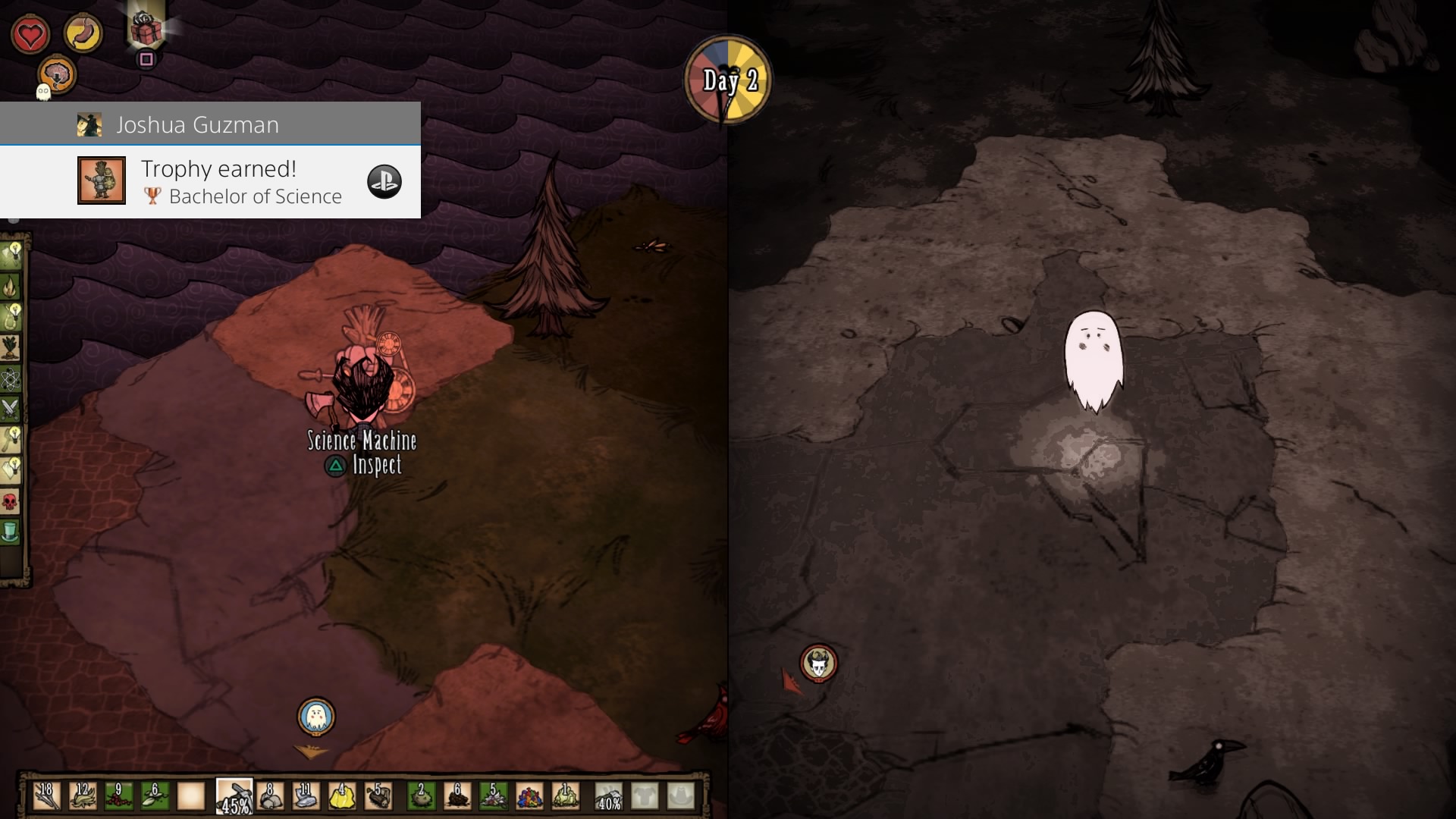Open the Food turnip crafting tab
1456x819 pixels.
(11, 347)
